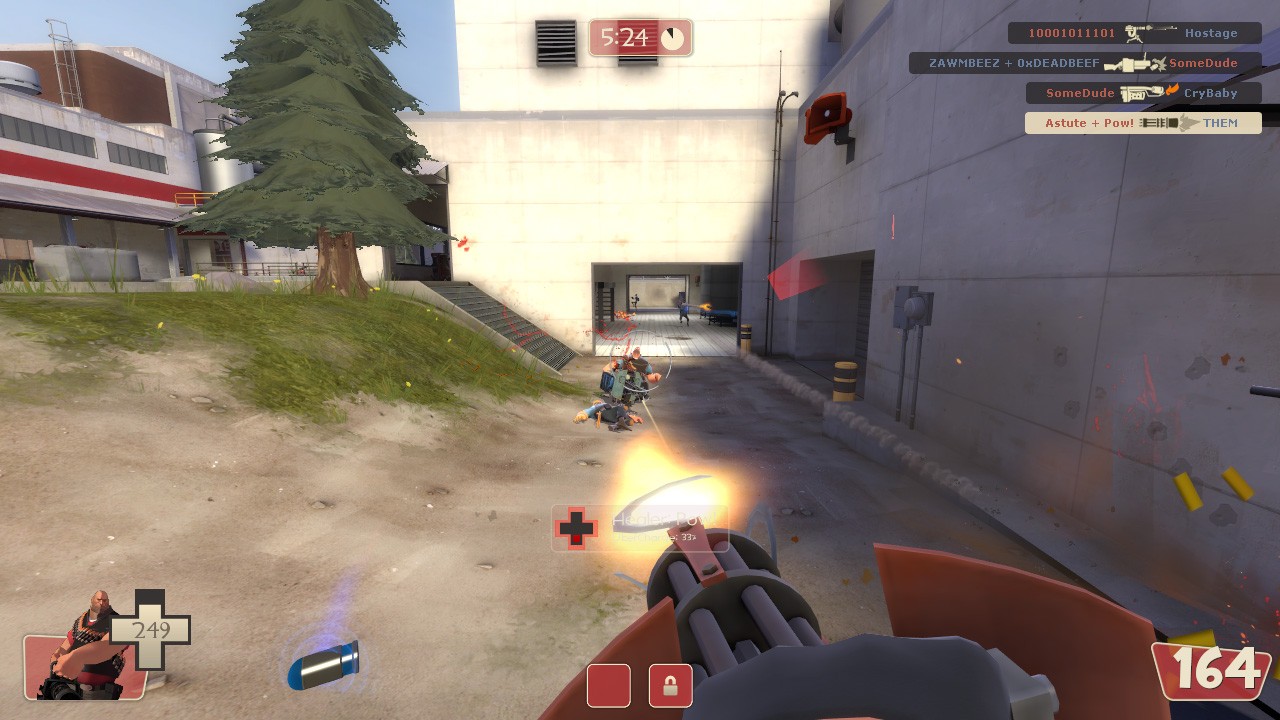Screen dimensions: 1280x720
Task: Toggle the padlock indicator in the bottom HUD
Action: pyautogui.click(x=669, y=687)
